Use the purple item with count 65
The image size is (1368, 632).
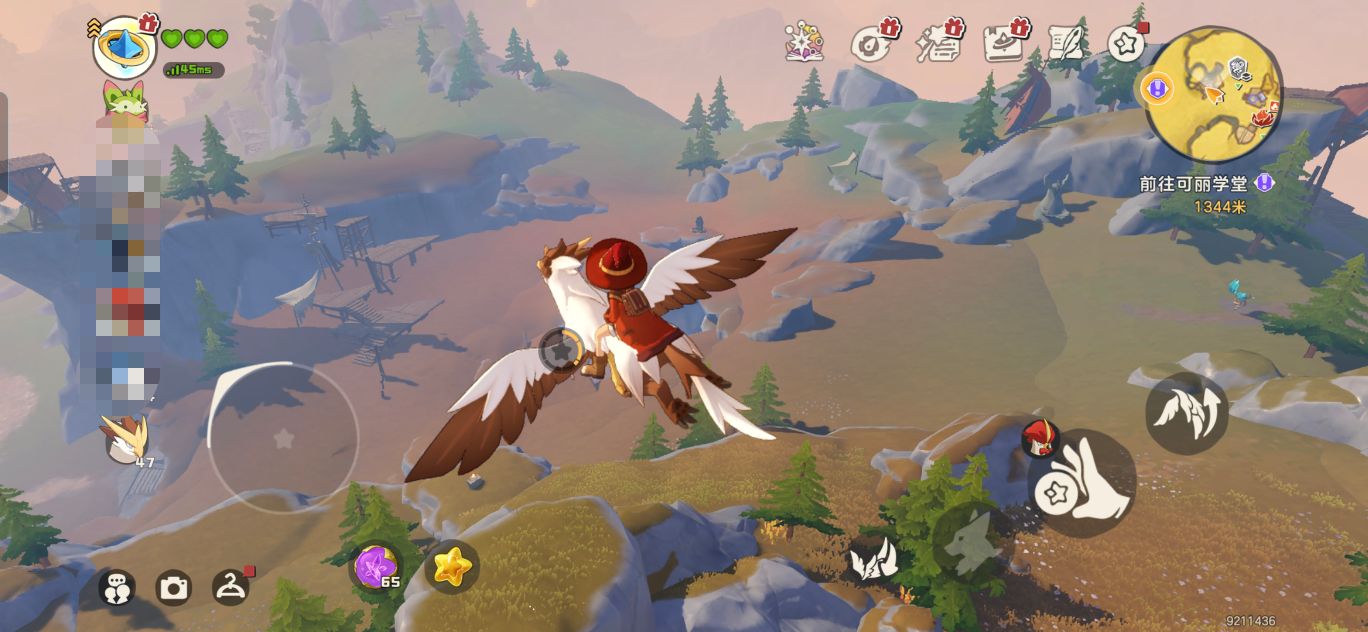[x=377, y=567]
